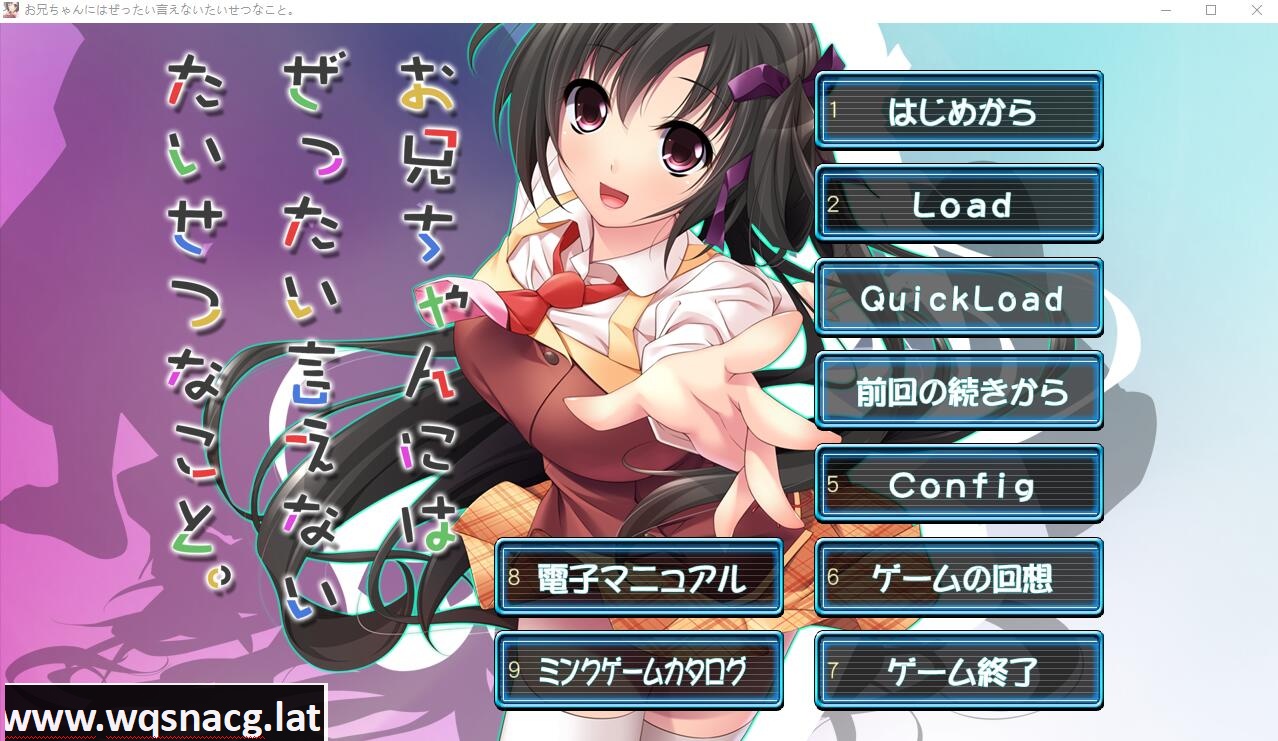Image resolution: width=1278 pixels, height=741 pixels.
Task: Minimize the game window
Action: 1167,10
